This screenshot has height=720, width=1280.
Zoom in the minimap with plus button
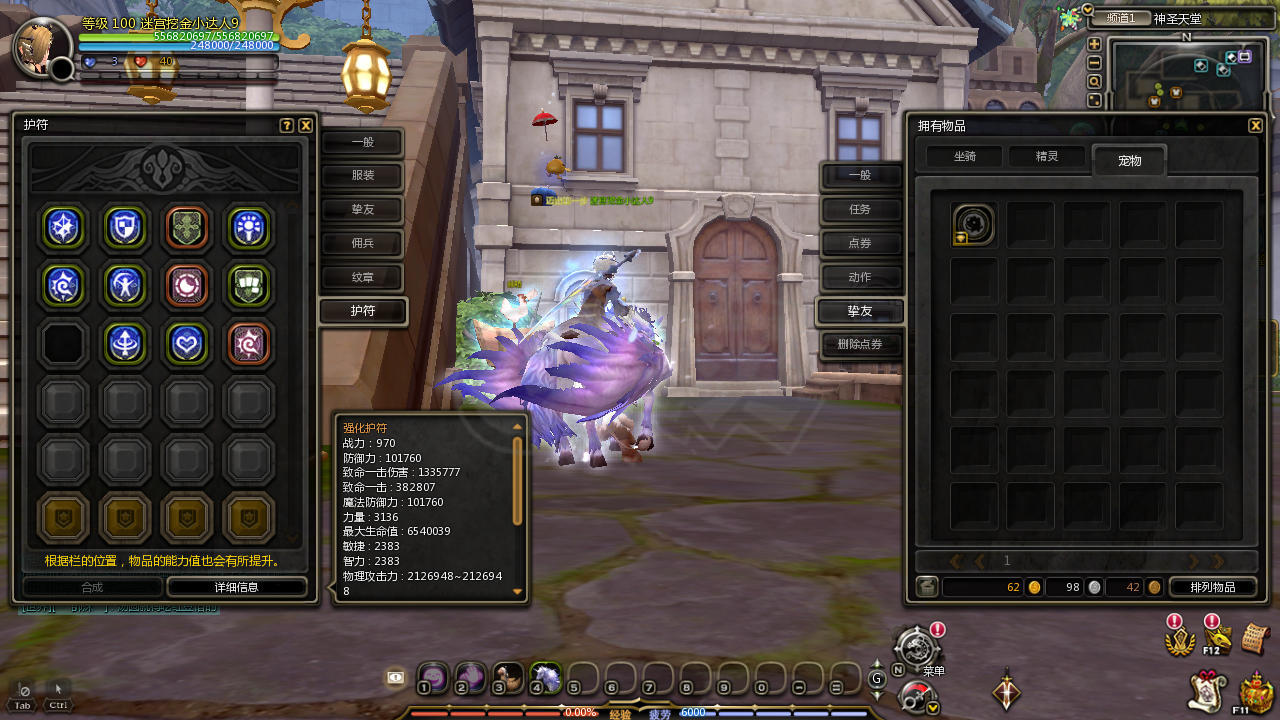1094,44
